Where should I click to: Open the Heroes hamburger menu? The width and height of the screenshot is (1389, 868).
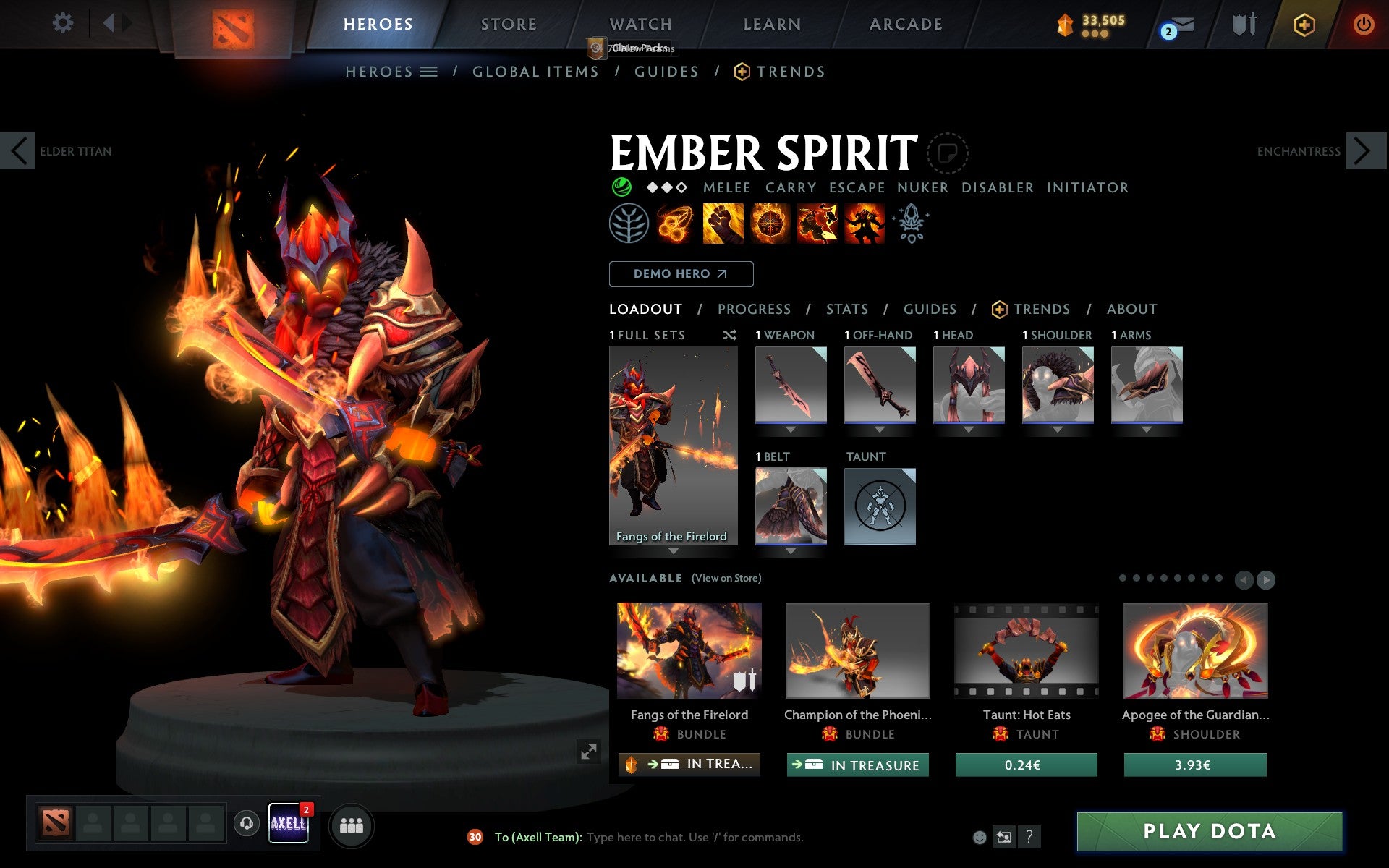(x=429, y=72)
